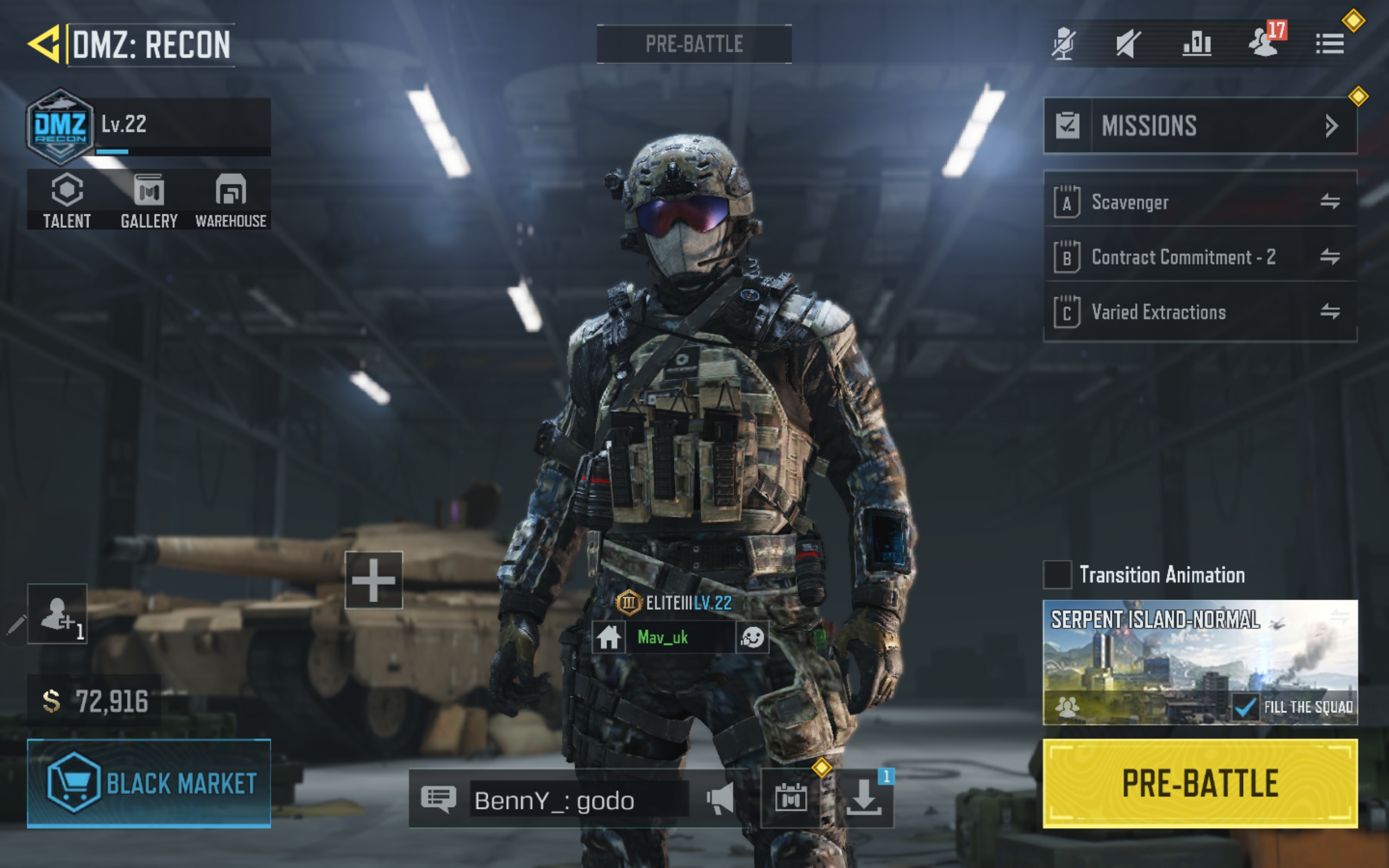1389x868 pixels.
Task: Open the Black Market shop
Action: 149,783
